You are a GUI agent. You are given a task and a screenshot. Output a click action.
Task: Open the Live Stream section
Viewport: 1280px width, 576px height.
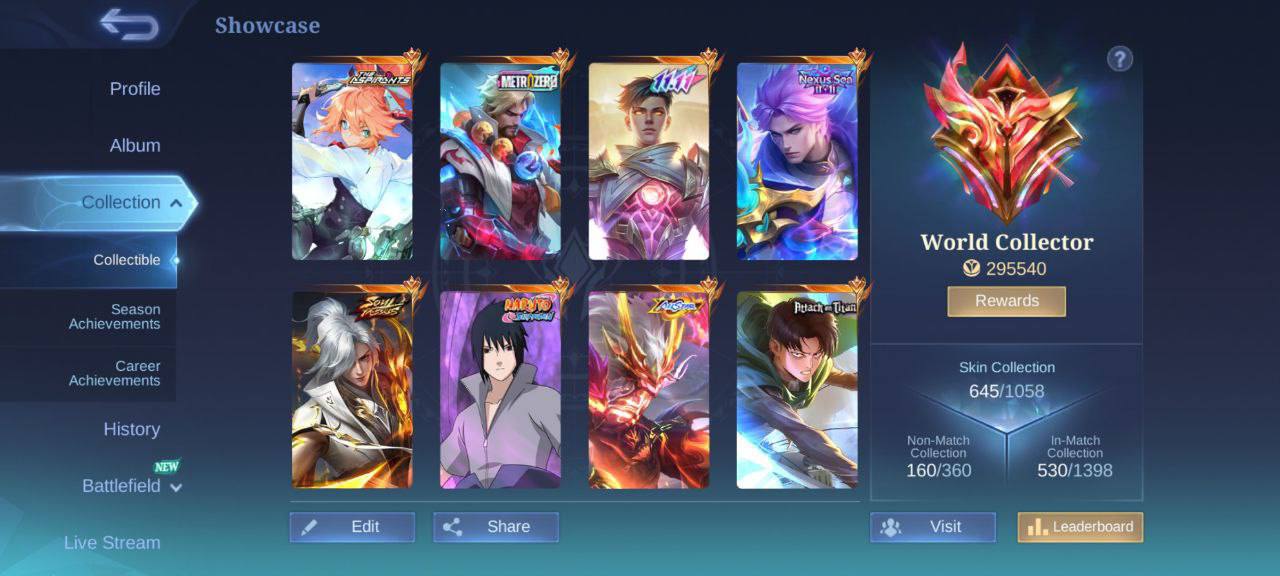click(112, 543)
